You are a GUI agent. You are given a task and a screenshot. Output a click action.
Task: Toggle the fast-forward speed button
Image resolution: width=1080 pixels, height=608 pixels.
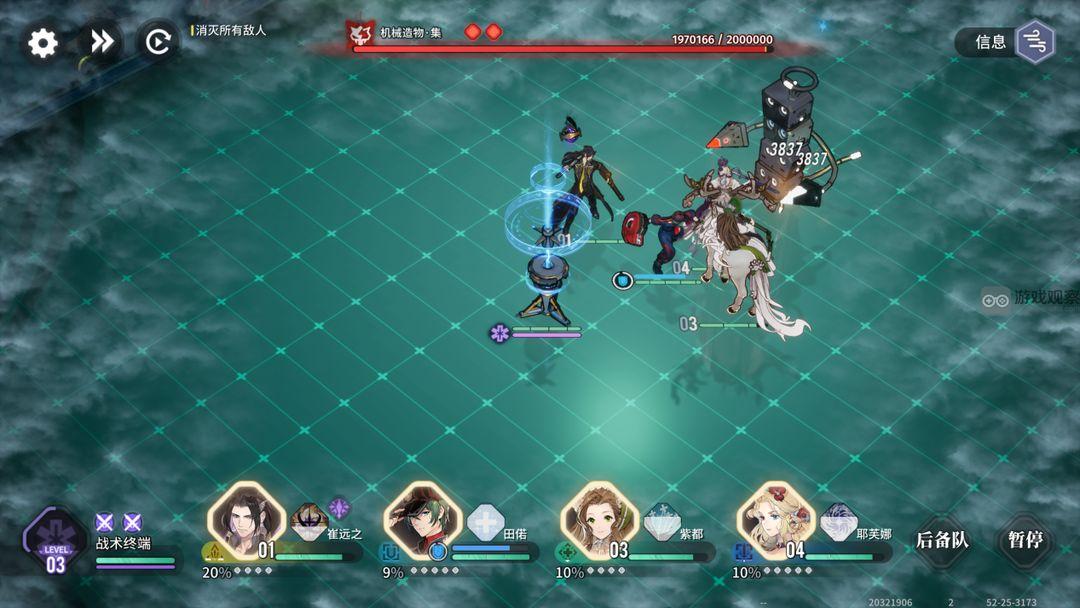tap(100, 42)
